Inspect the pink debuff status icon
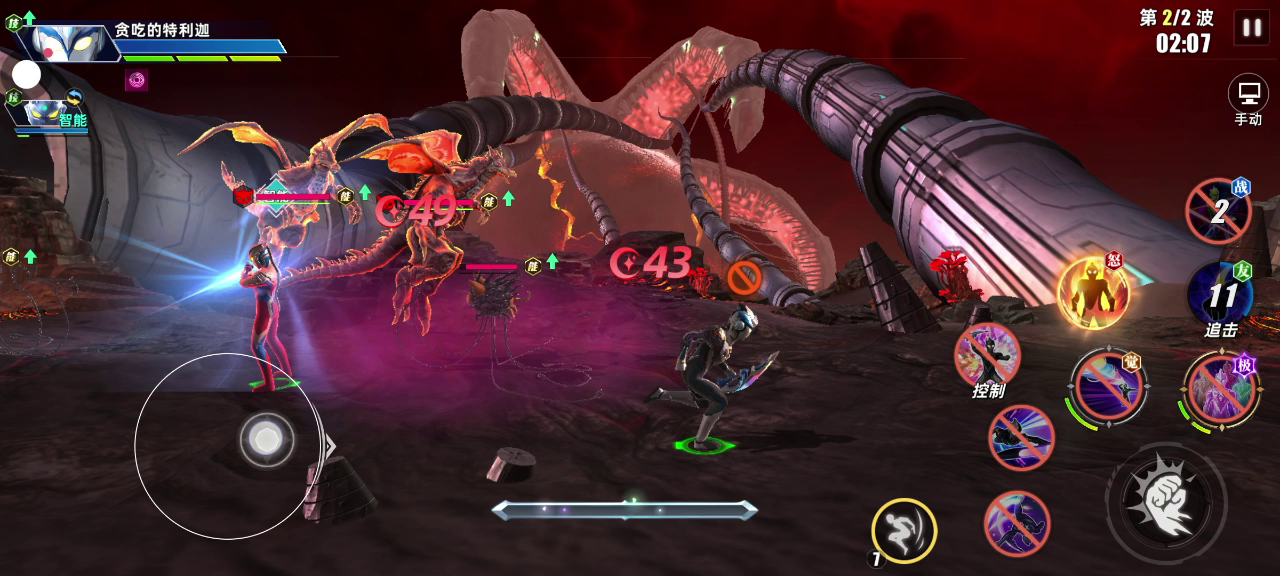 136,80
